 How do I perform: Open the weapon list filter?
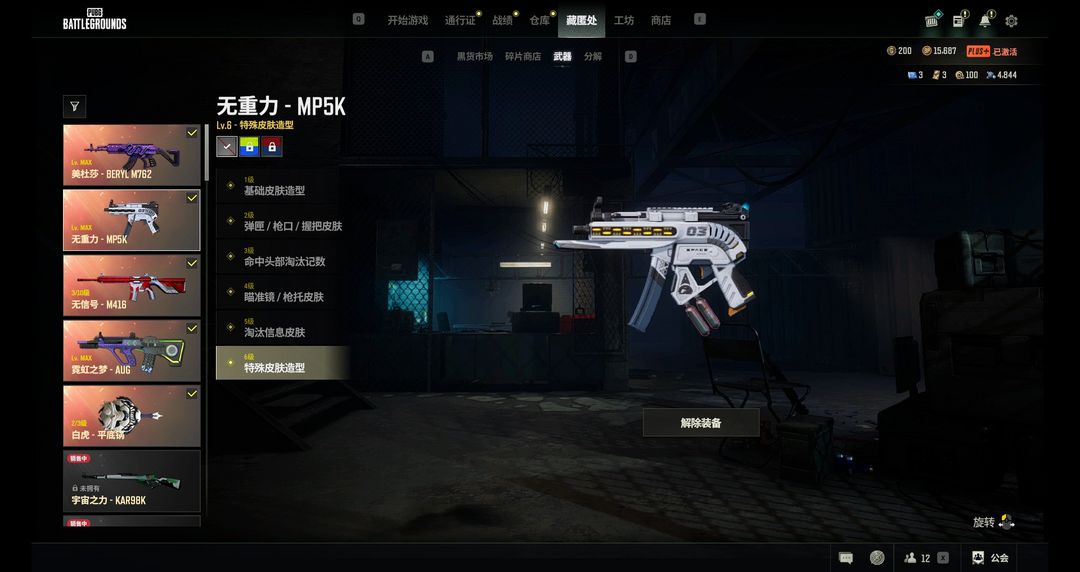(74, 106)
